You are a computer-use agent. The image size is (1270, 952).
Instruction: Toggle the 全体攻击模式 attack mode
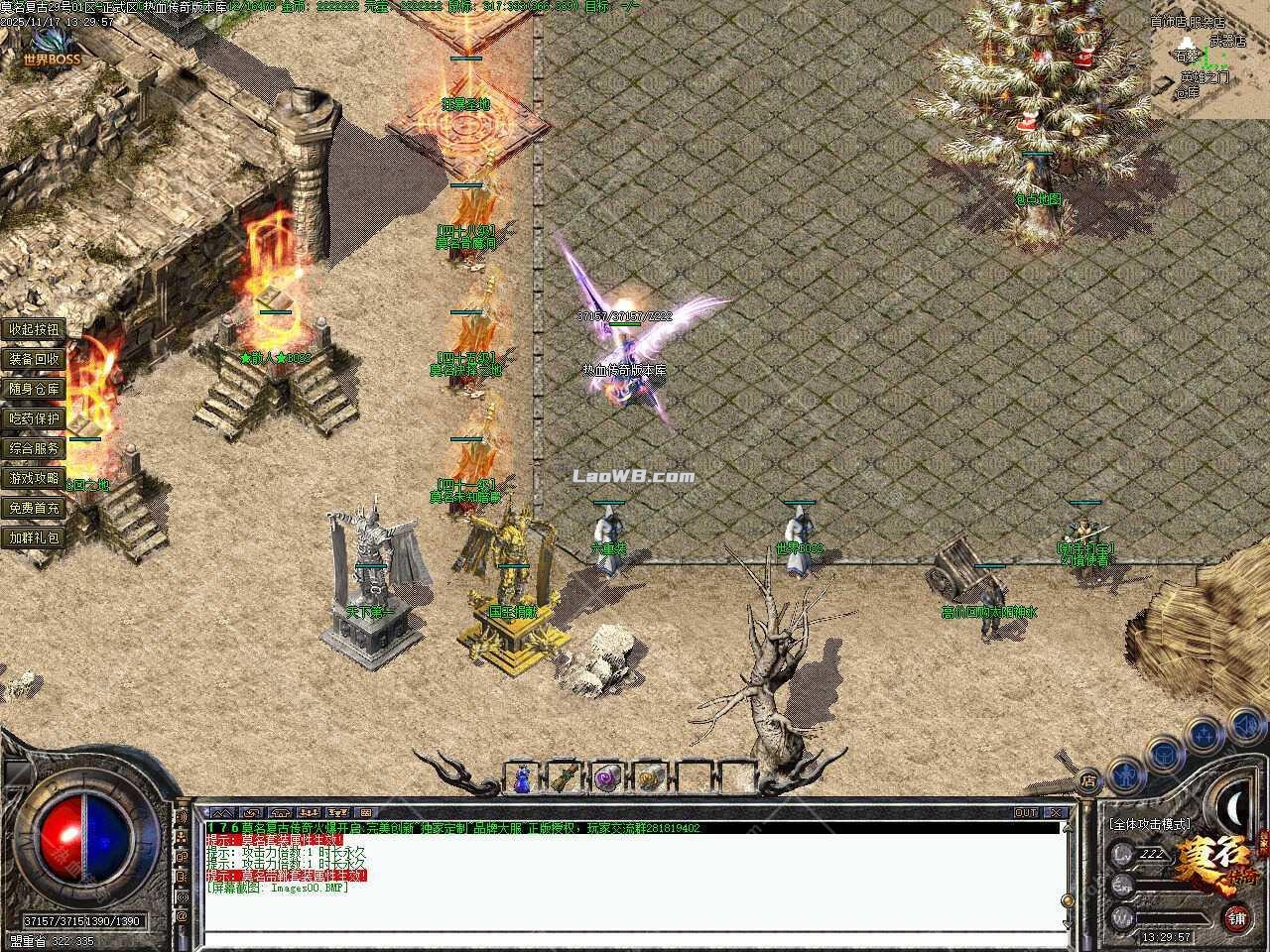(1150, 824)
